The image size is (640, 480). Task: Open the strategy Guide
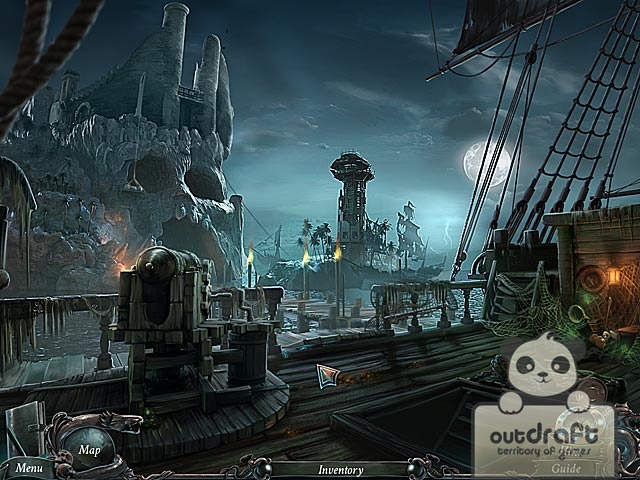(x=566, y=467)
